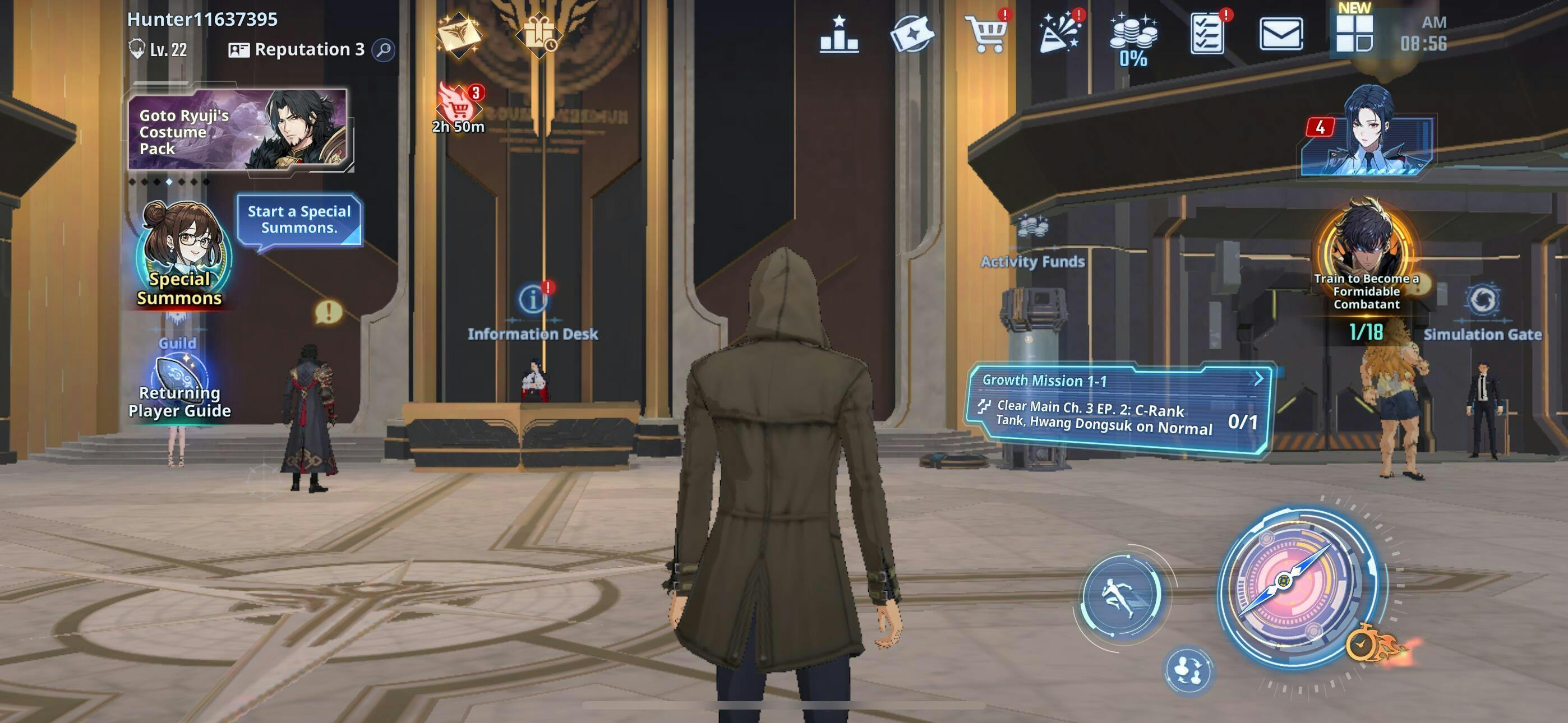Open the star ticket pass icon
The height and width of the screenshot is (723, 1568).
click(x=912, y=35)
